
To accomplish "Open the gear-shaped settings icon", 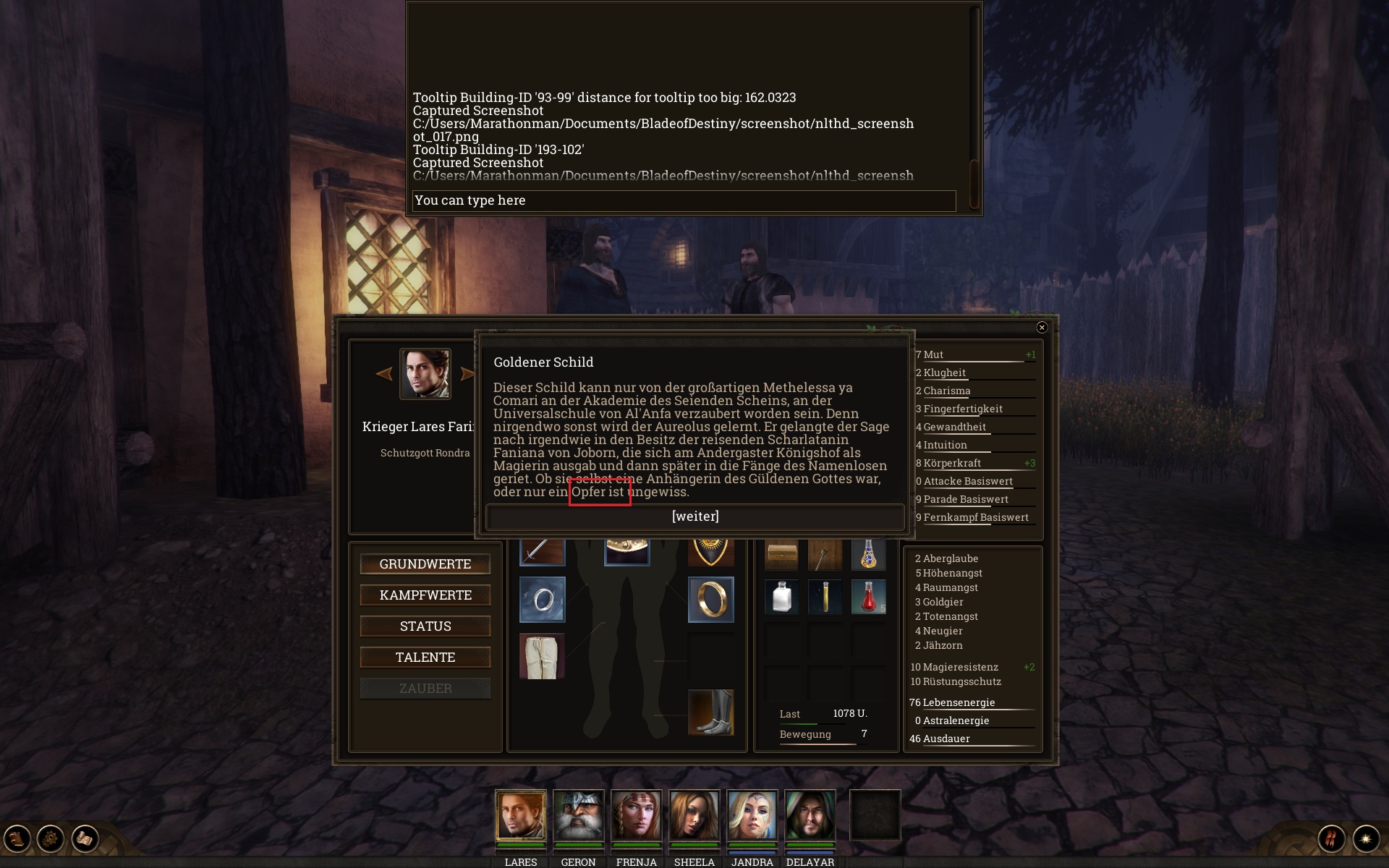I will (51, 839).
